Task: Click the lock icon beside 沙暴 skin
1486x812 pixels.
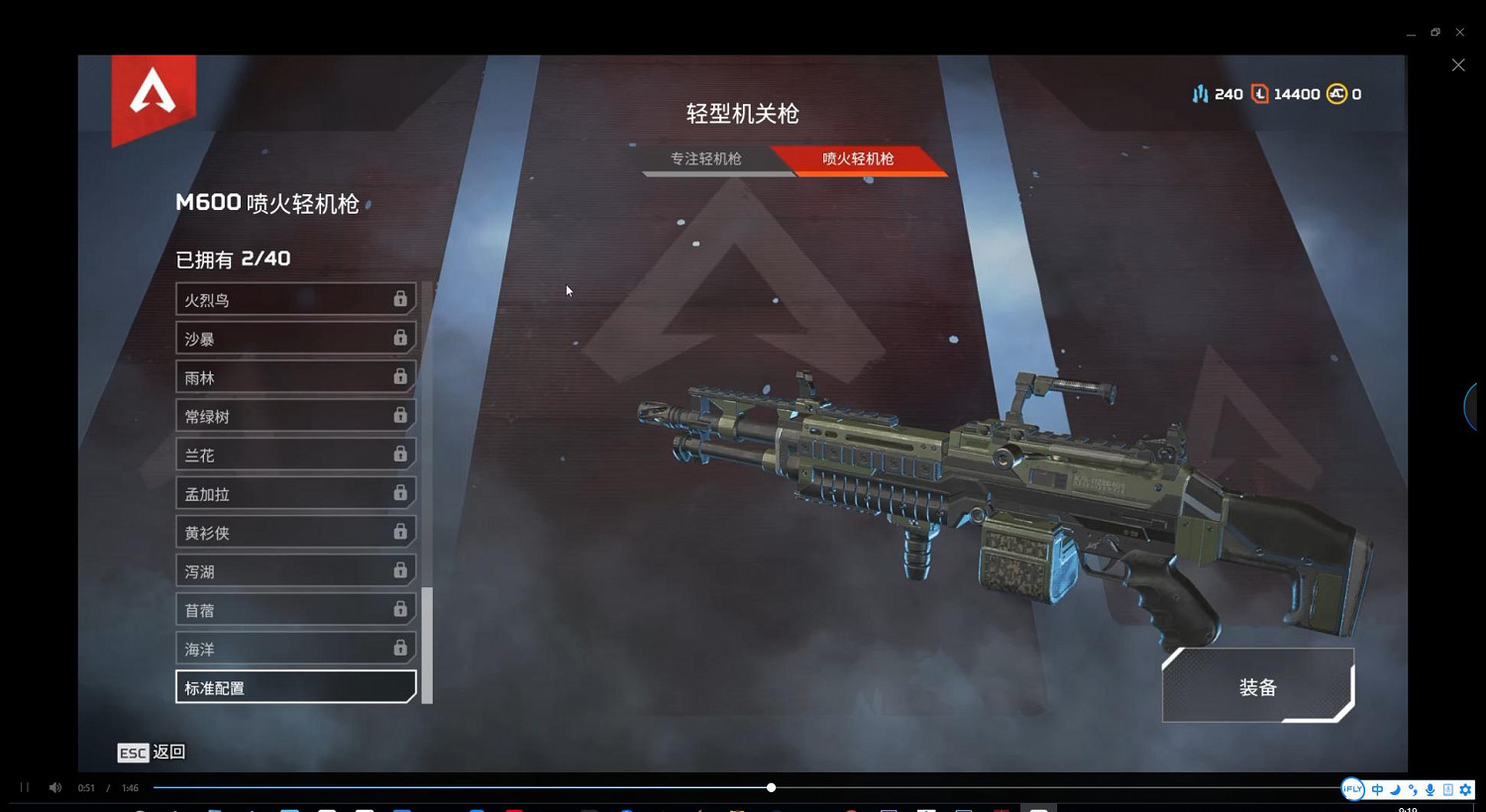Action: tap(401, 337)
